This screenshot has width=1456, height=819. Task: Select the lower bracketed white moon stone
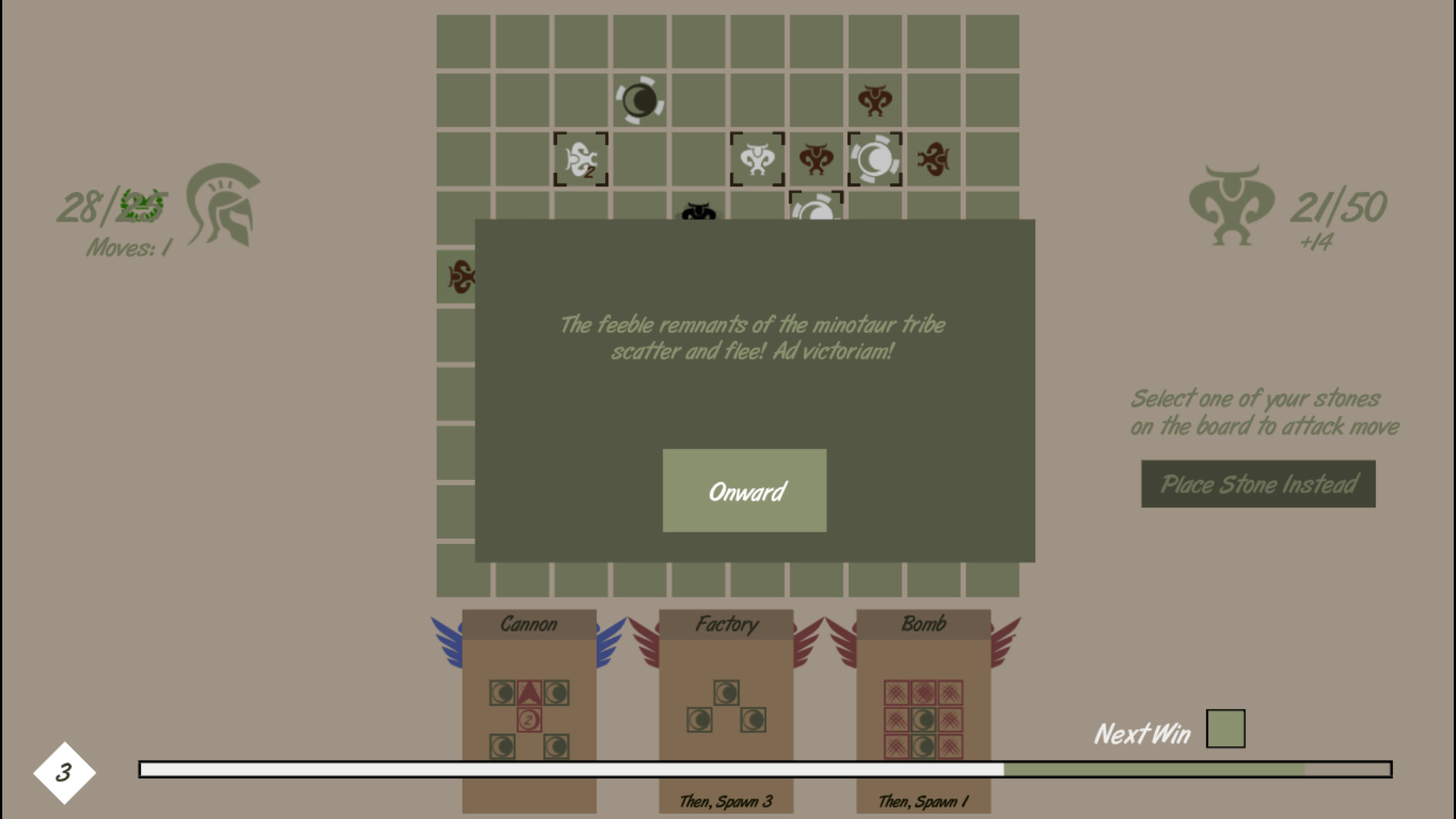(x=814, y=210)
